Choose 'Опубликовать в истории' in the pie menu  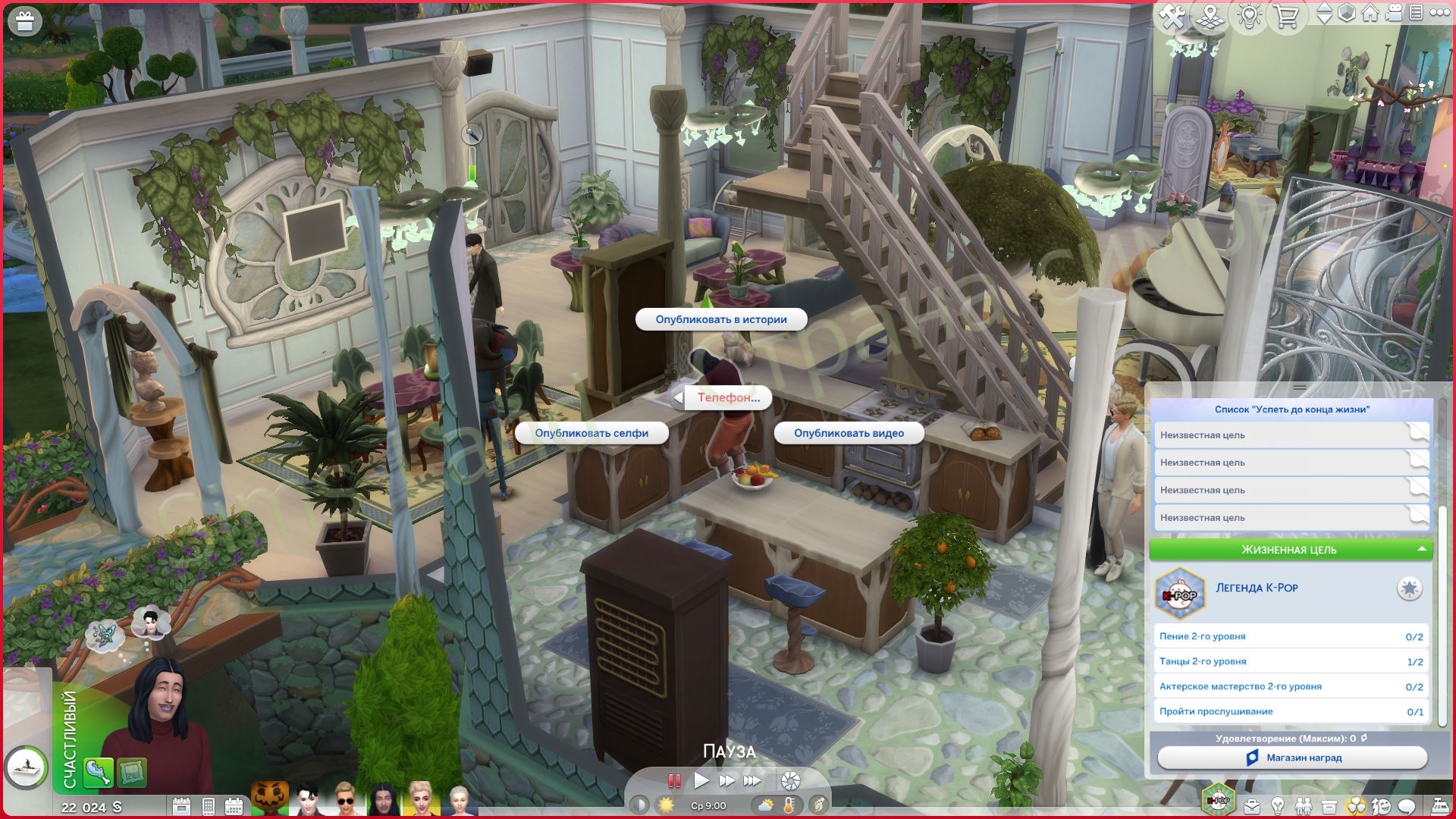[720, 320]
